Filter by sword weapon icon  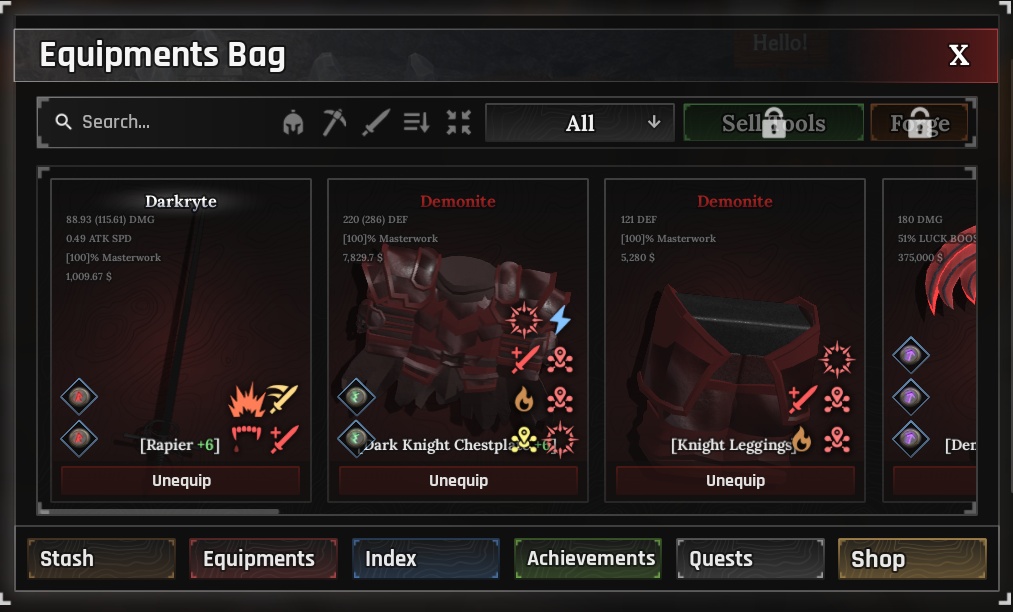tap(375, 123)
